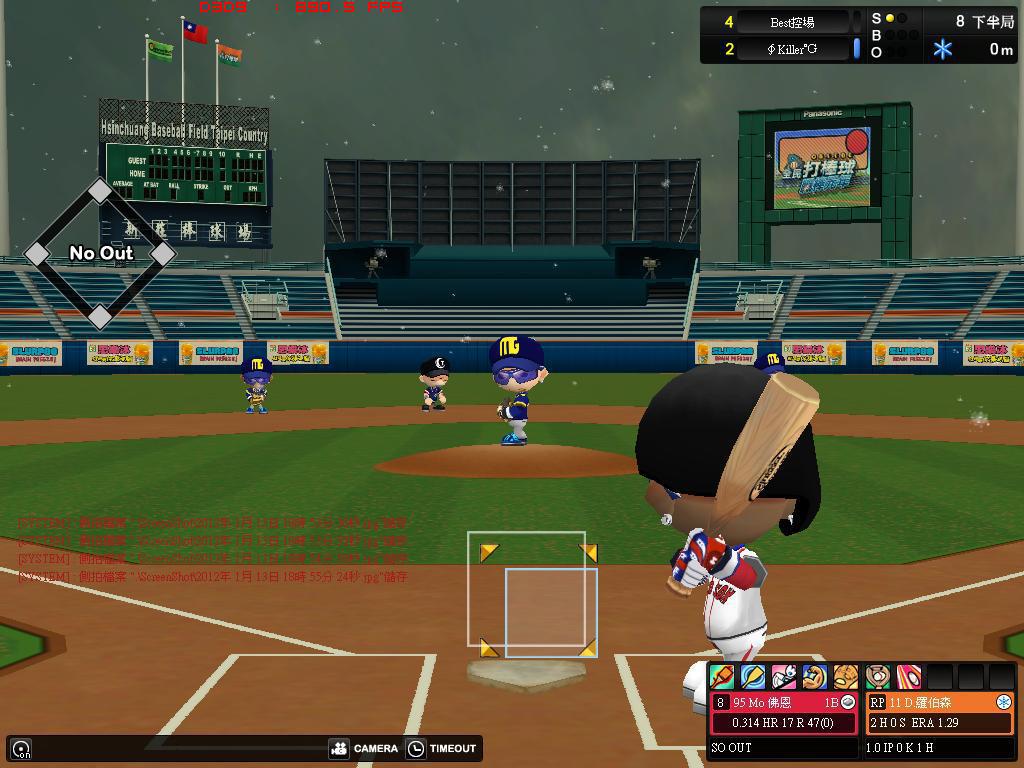Screen dimensions: 1024x768
Task: Select the wooden bat on blue skill
Action: click(x=752, y=677)
